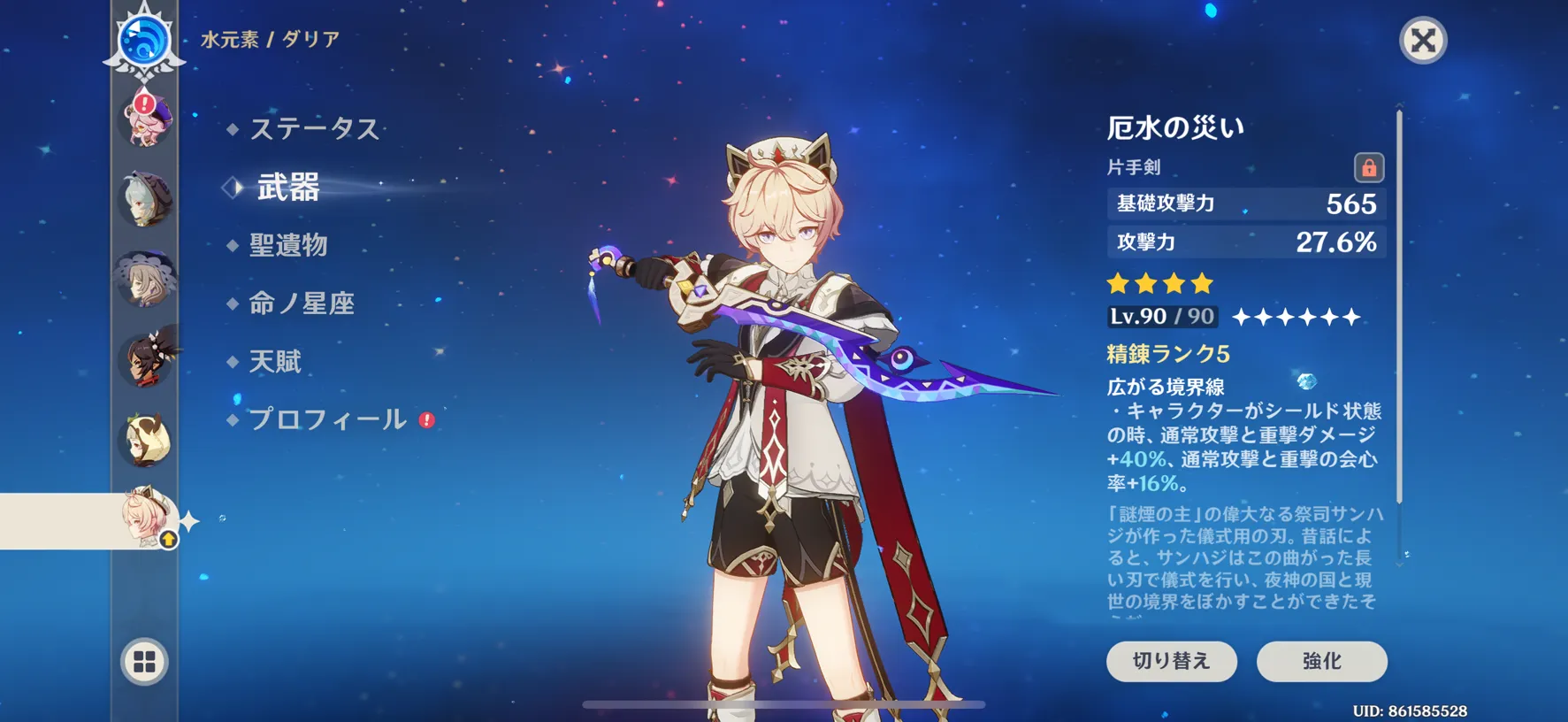Viewport: 1568px width, 722px height.
Task: Choose the silver-haired character with dark hood
Action: coord(145,199)
